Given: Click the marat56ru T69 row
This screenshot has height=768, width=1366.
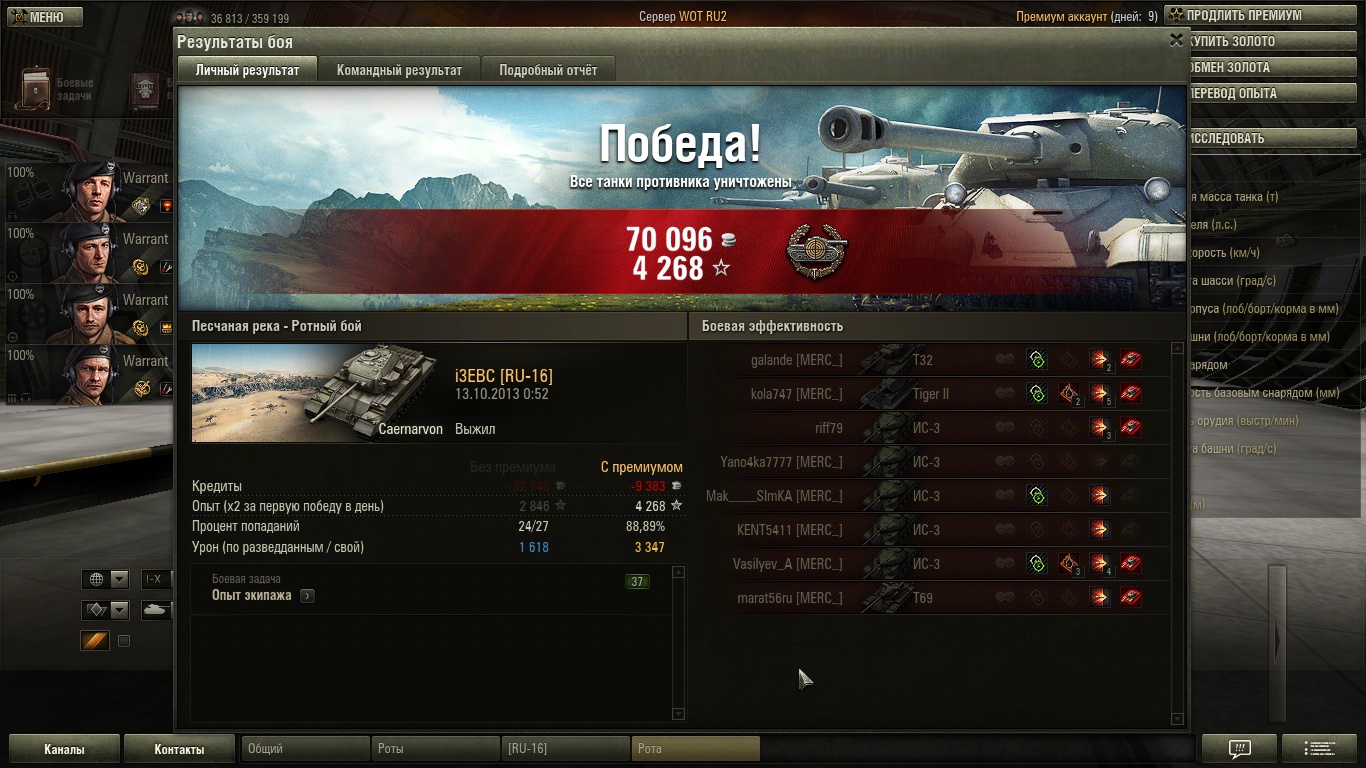Looking at the screenshot, I should pyautogui.click(x=930, y=598).
